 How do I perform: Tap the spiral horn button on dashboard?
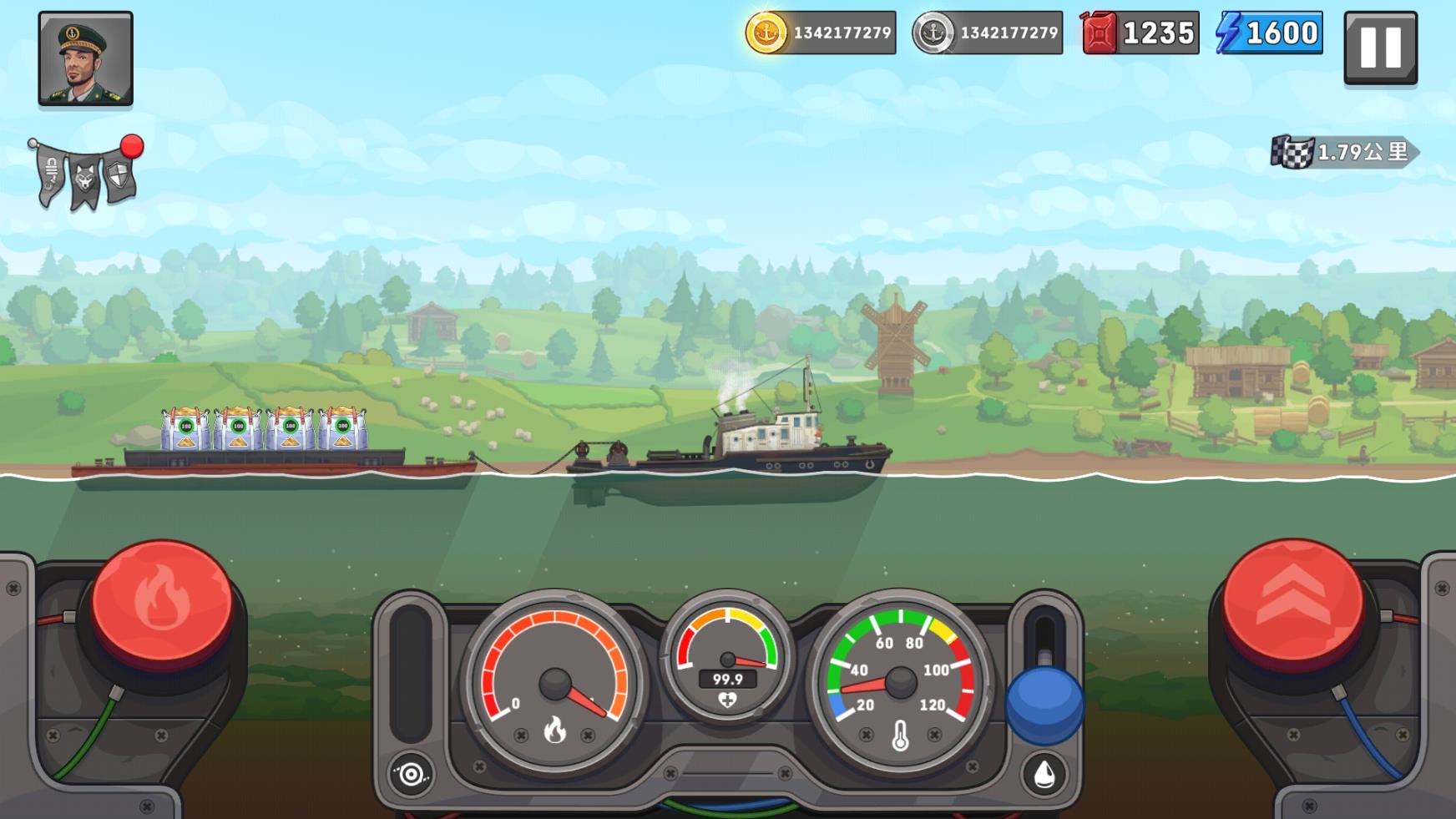[x=411, y=775]
